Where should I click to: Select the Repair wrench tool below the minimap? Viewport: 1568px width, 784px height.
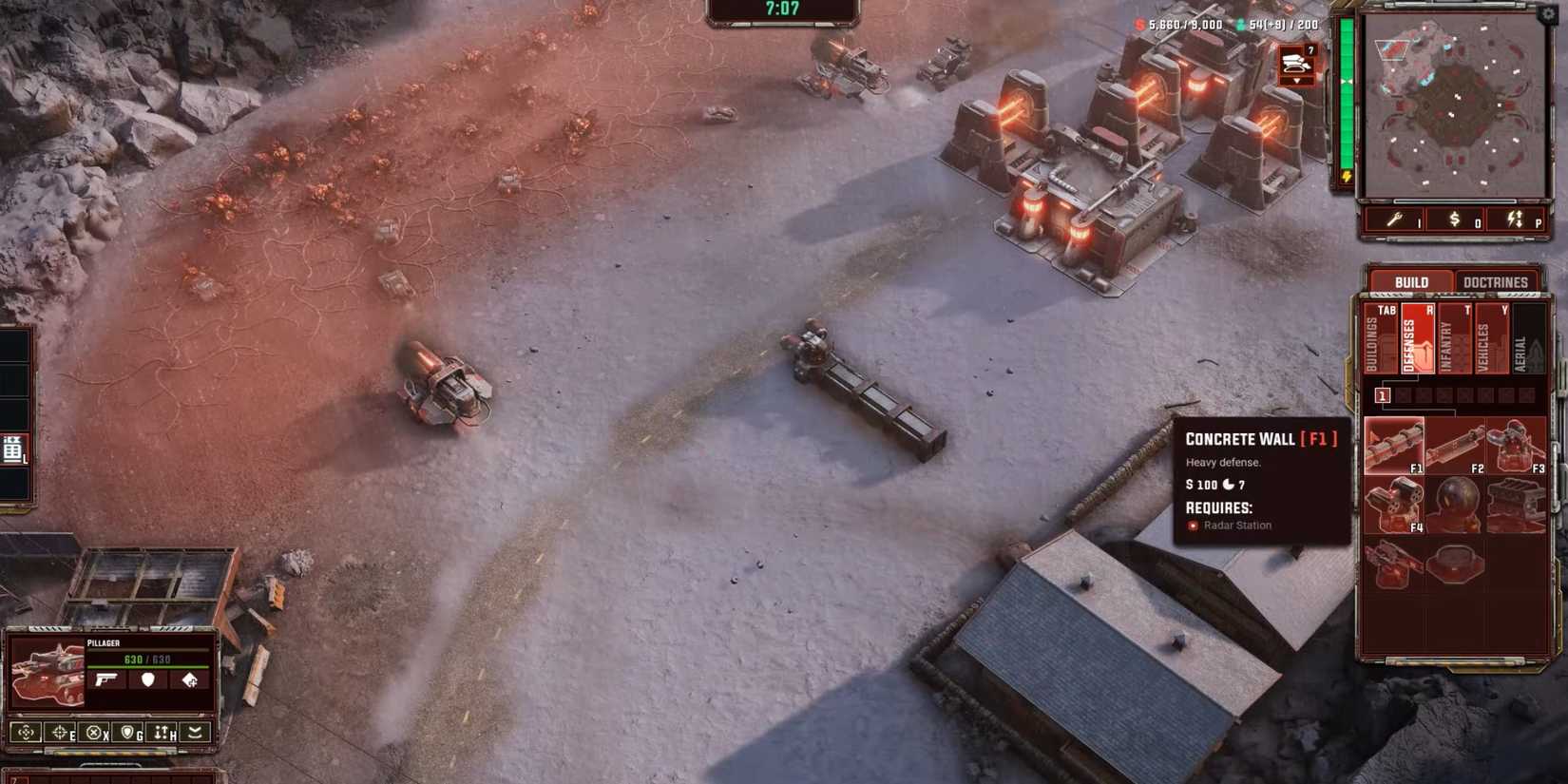pos(1394,220)
